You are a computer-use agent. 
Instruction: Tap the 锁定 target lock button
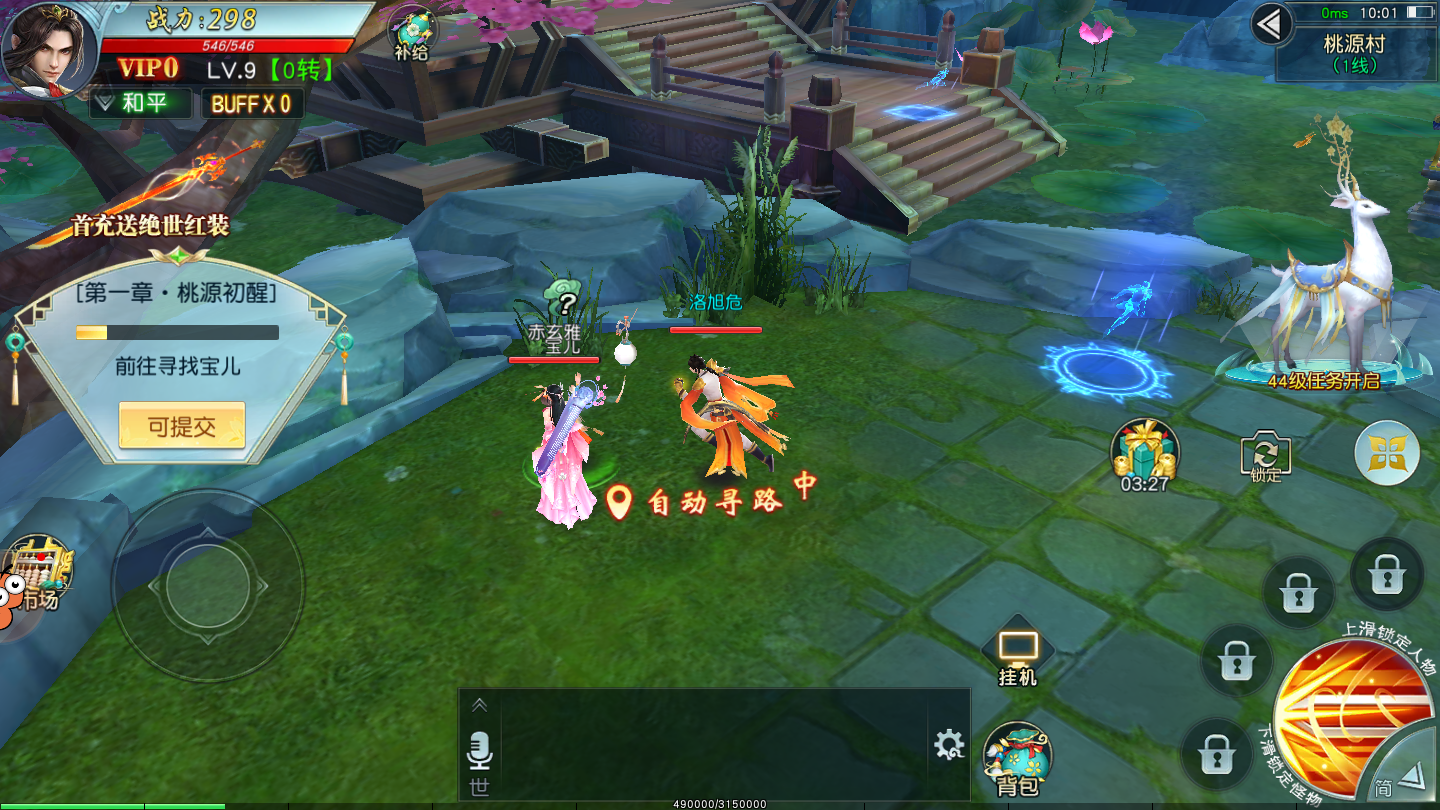(1265, 458)
